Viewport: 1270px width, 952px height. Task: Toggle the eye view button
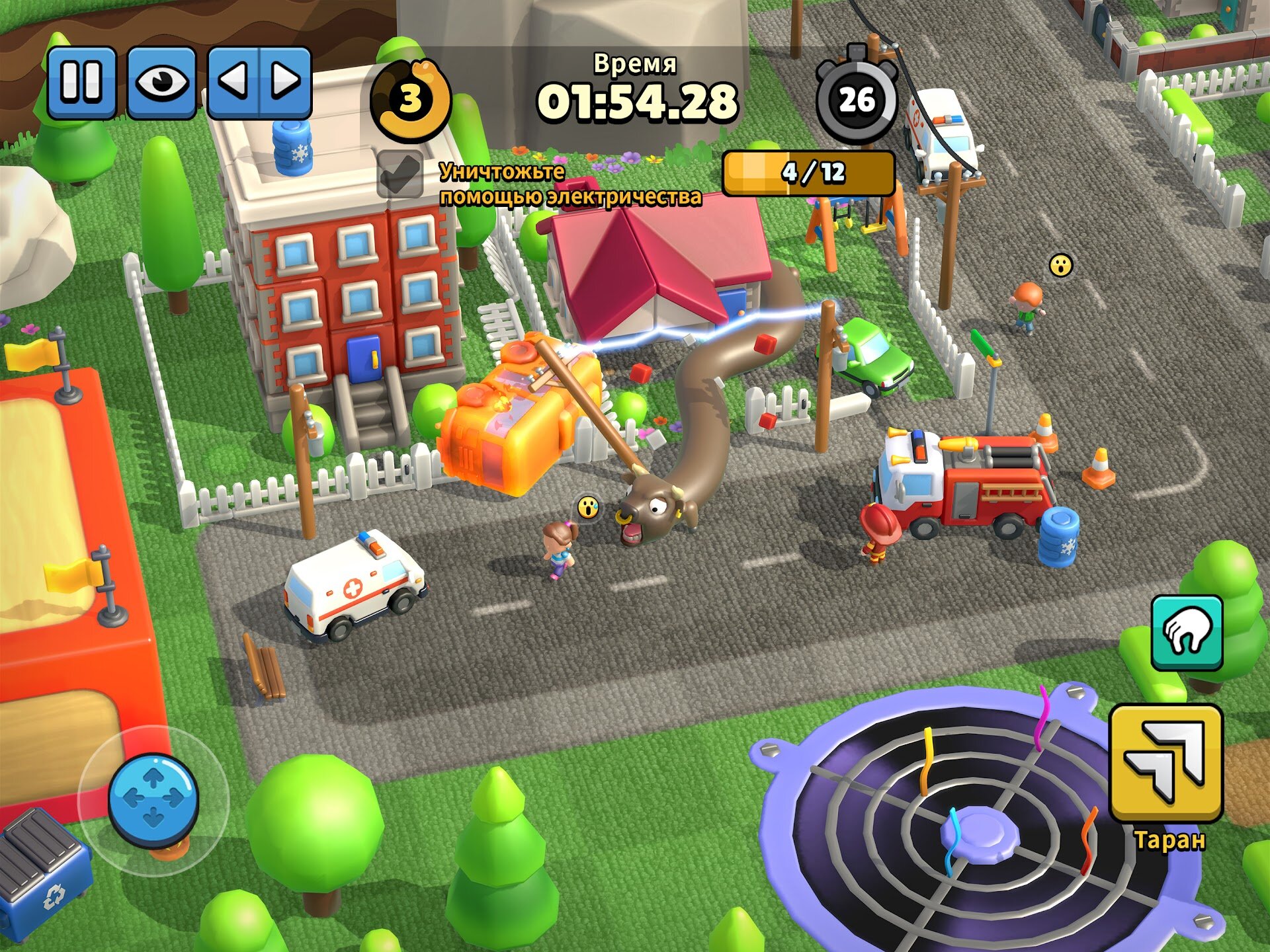click(161, 82)
